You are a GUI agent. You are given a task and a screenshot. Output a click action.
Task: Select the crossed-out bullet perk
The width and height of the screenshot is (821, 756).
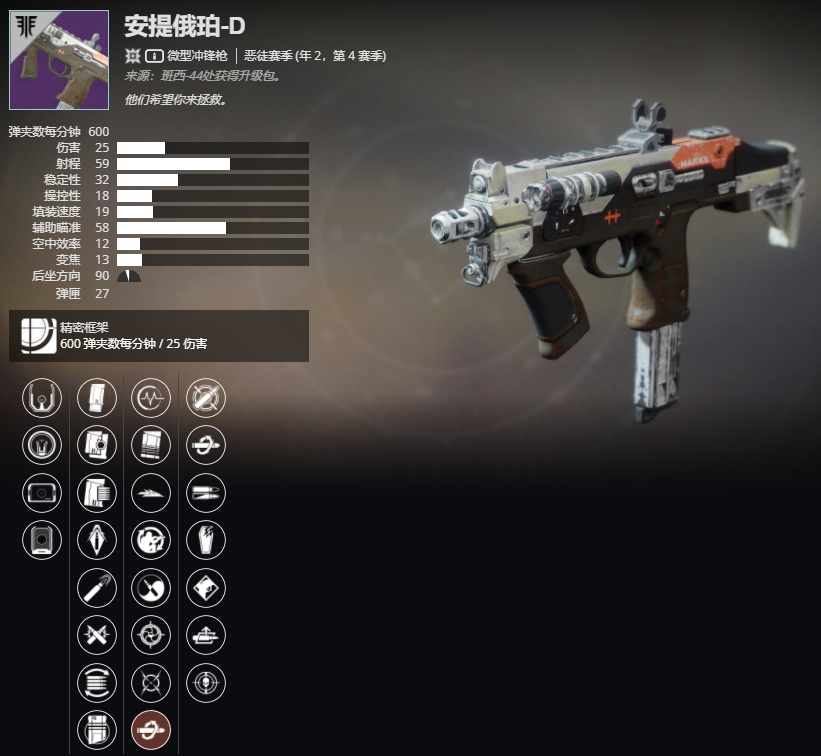click(x=206, y=398)
